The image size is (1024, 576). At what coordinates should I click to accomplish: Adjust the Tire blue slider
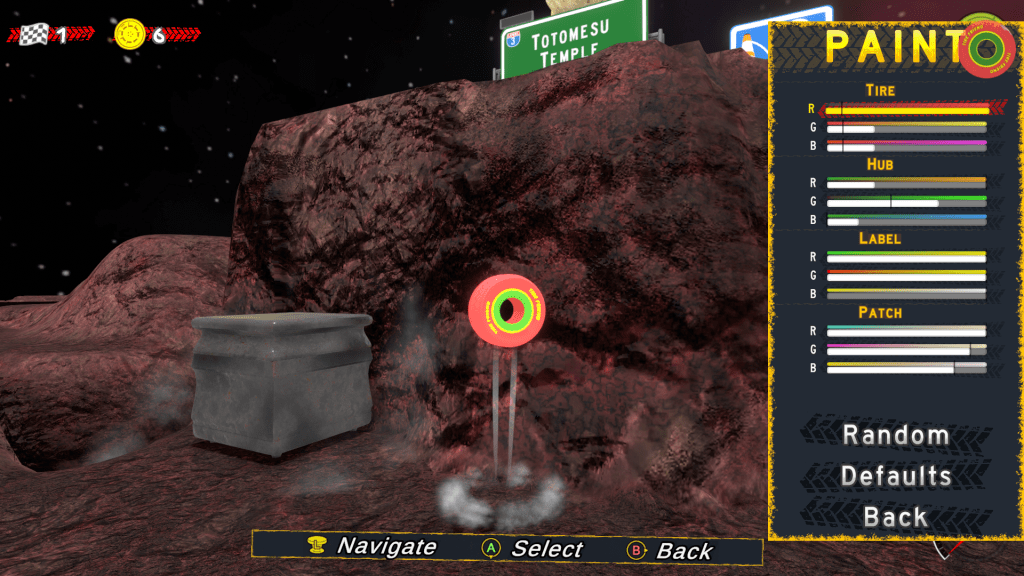coord(906,146)
